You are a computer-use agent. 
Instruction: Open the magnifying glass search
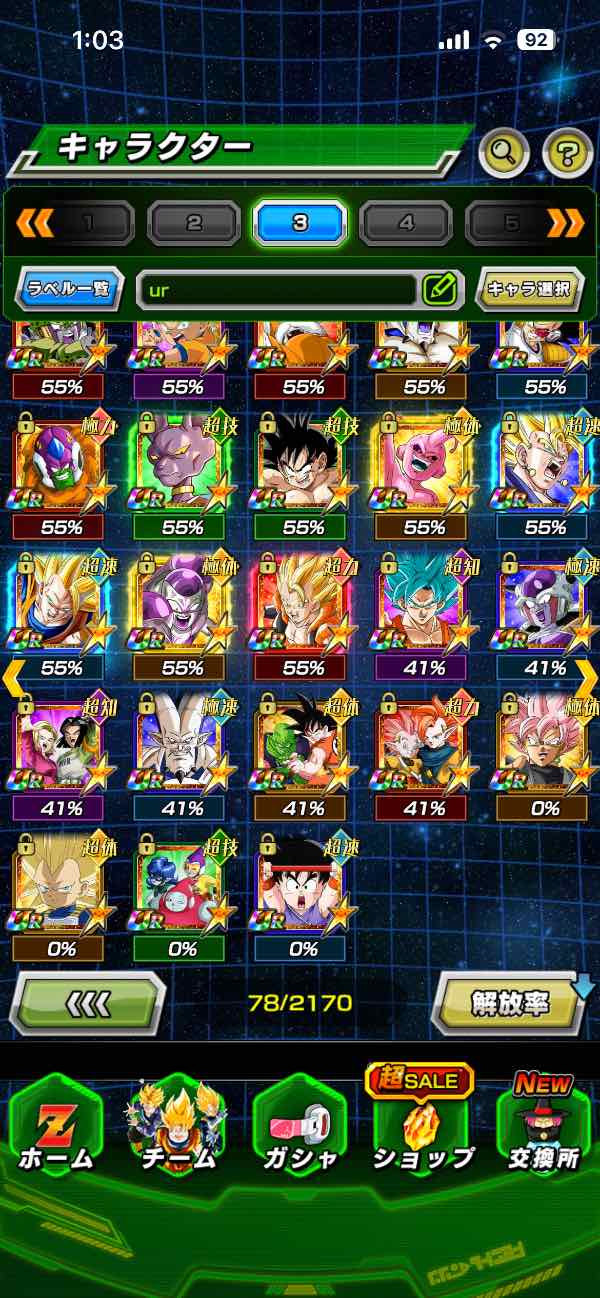[x=504, y=152]
